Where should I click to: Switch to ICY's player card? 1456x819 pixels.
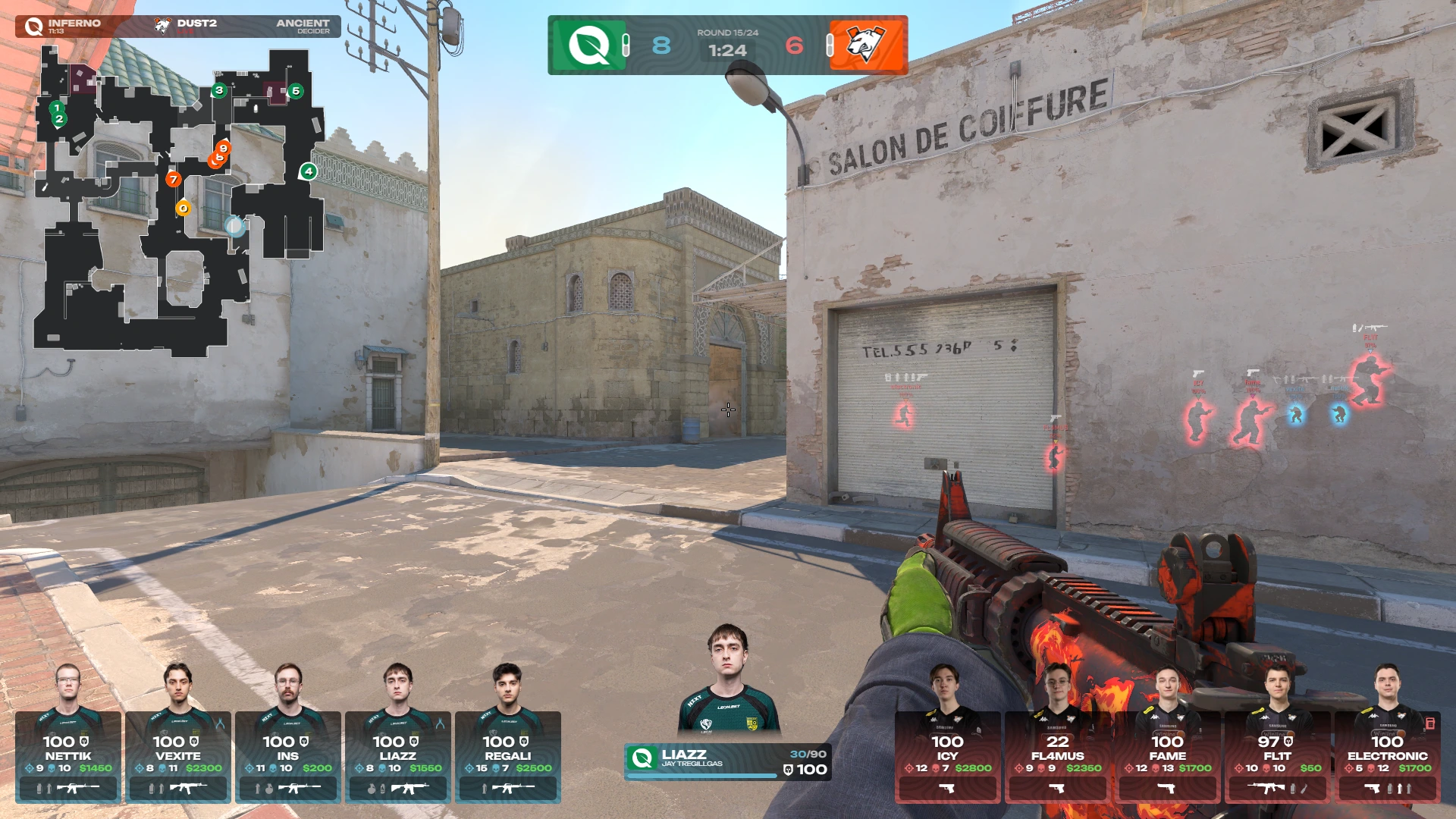pyautogui.click(x=947, y=756)
